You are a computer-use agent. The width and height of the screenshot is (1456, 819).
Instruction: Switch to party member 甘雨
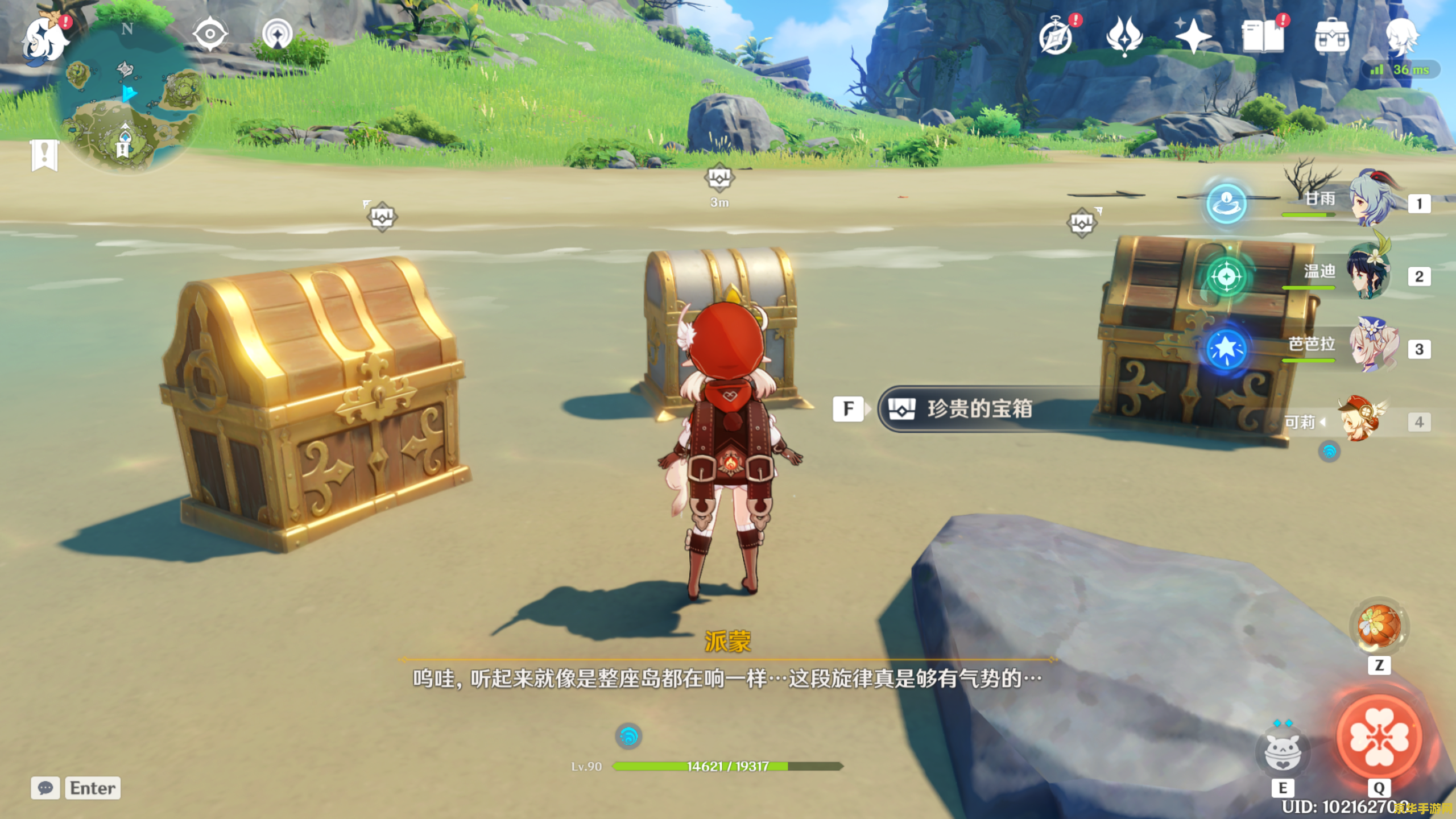click(x=1372, y=199)
